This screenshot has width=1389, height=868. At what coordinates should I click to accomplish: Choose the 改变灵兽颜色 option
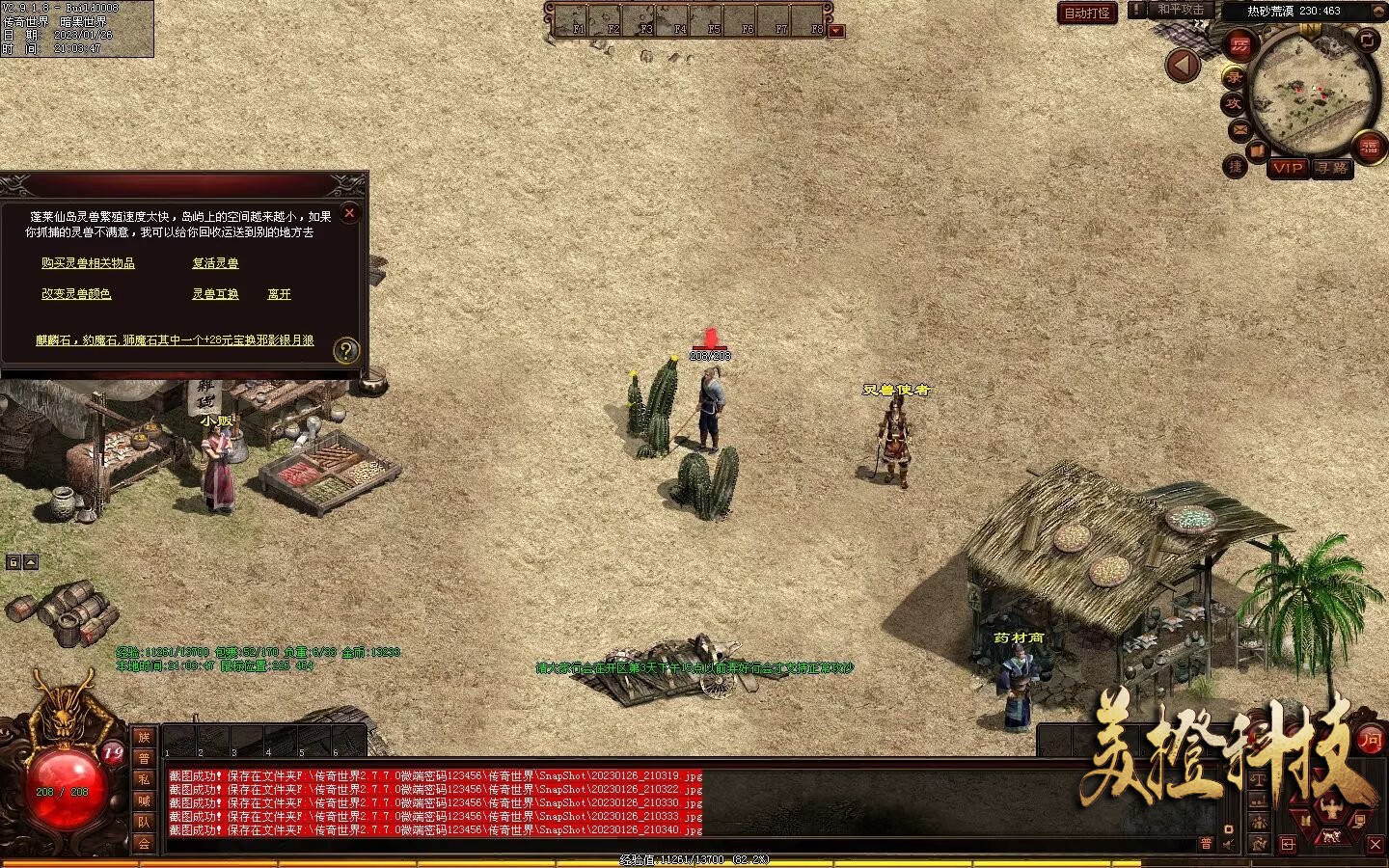(76, 294)
